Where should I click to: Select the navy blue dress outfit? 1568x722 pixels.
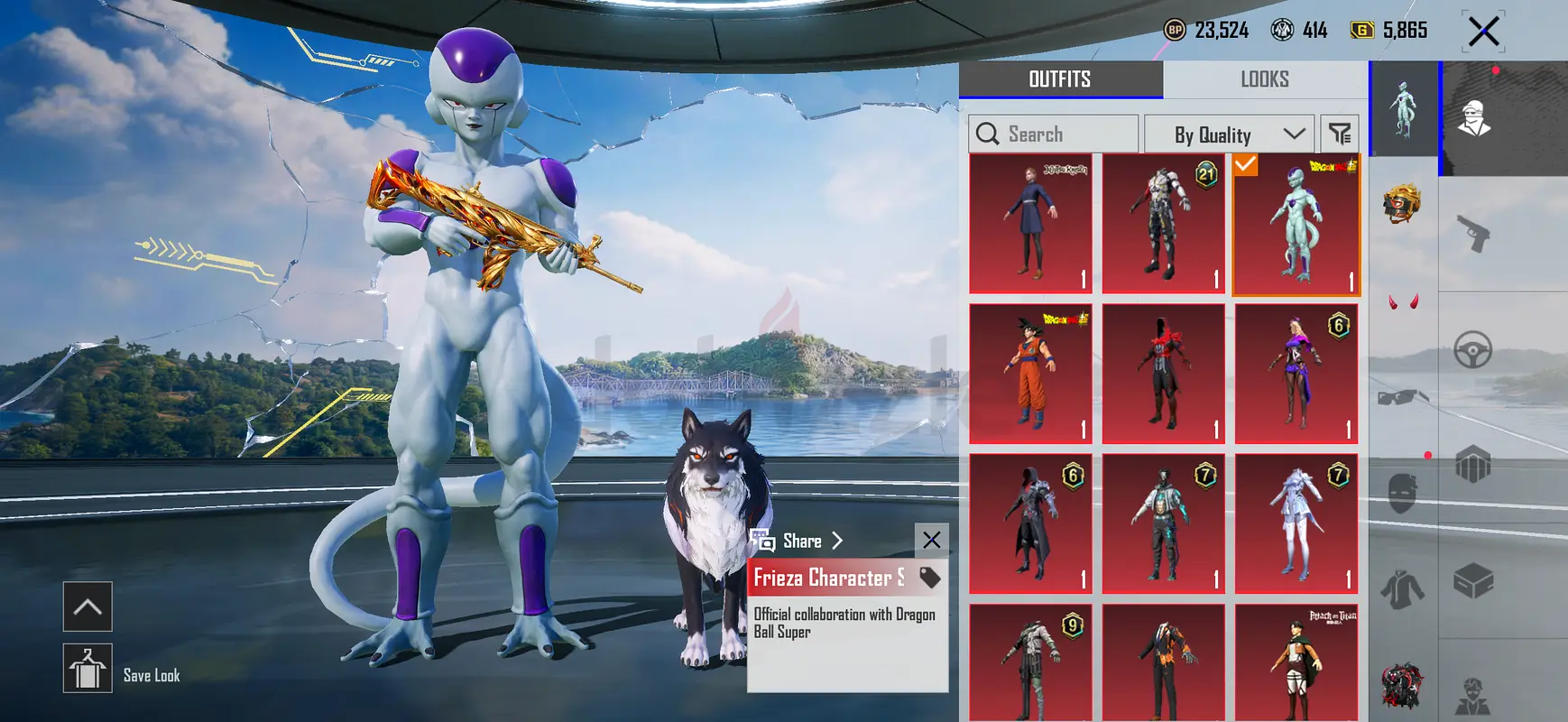(1030, 224)
